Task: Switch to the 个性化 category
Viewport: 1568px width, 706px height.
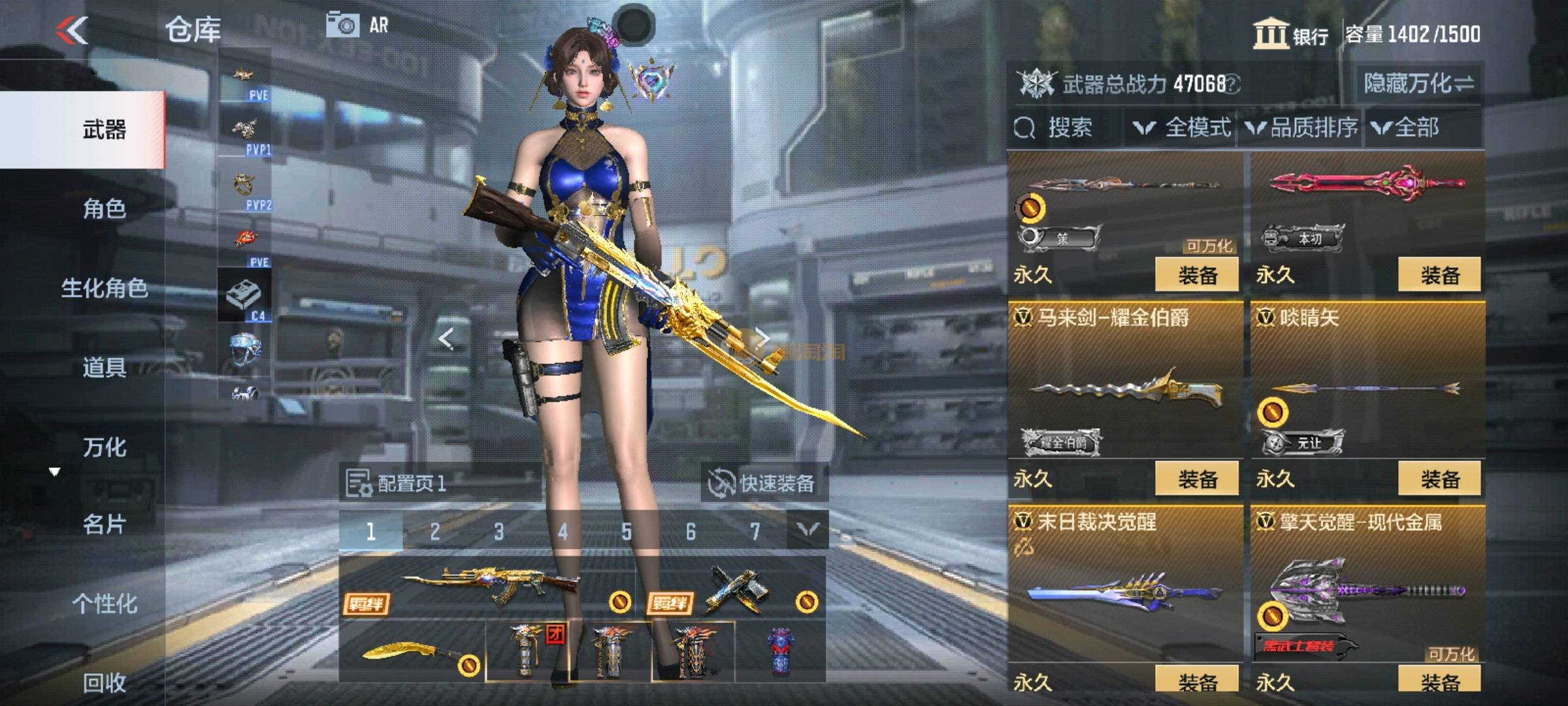Action: [x=105, y=603]
